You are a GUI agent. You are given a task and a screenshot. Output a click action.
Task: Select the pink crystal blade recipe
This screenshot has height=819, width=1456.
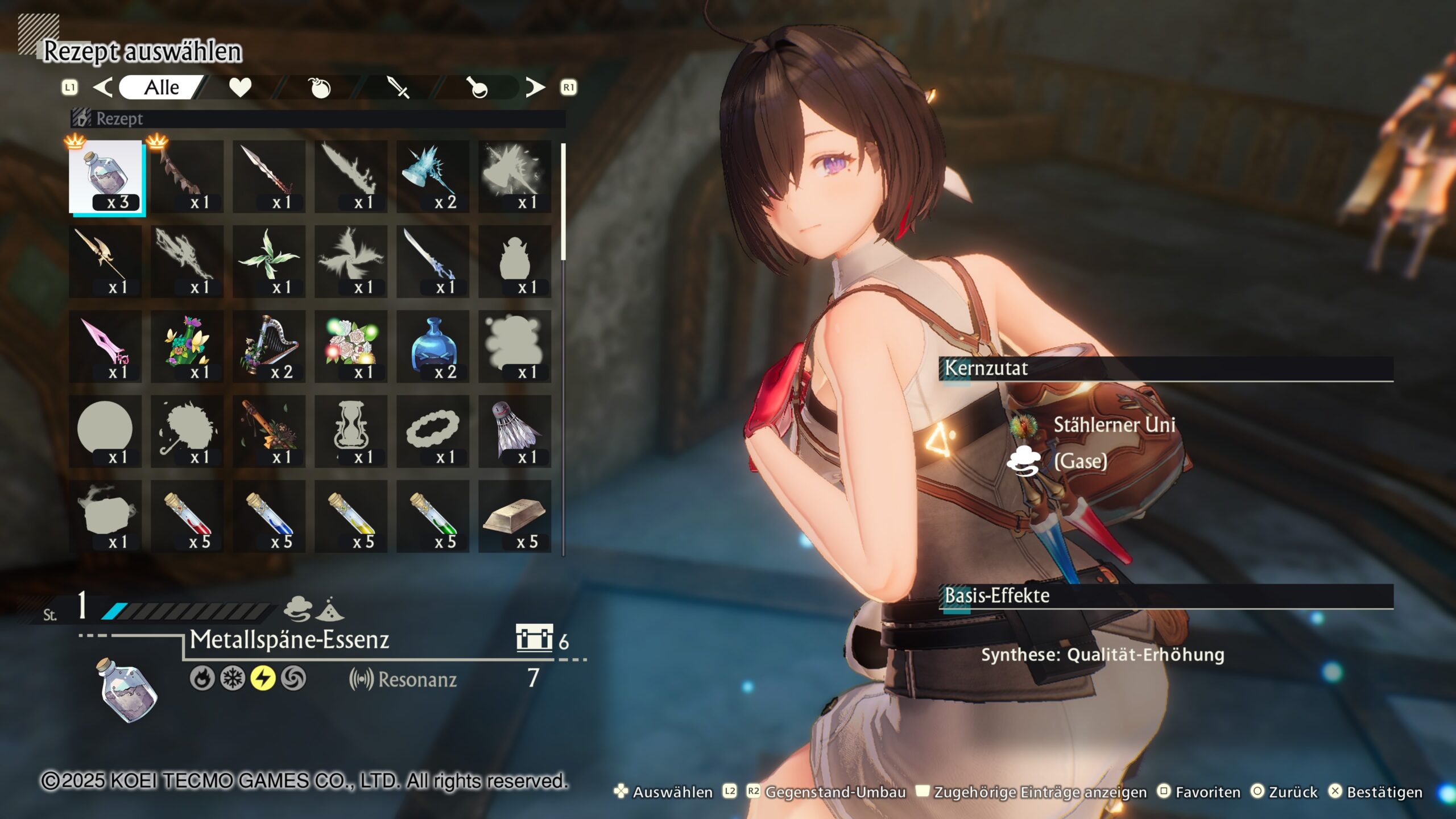(x=106, y=346)
